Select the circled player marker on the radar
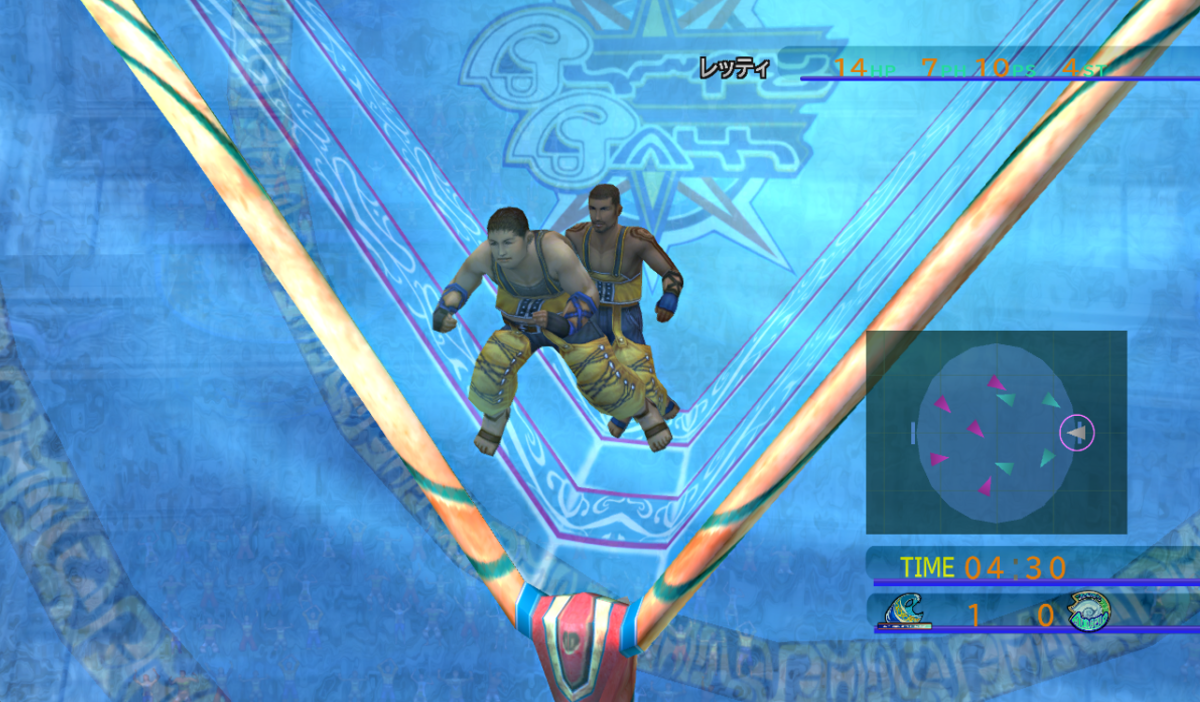The image size is (1200, 702). pyautogui.click(x=1077, y=433)
